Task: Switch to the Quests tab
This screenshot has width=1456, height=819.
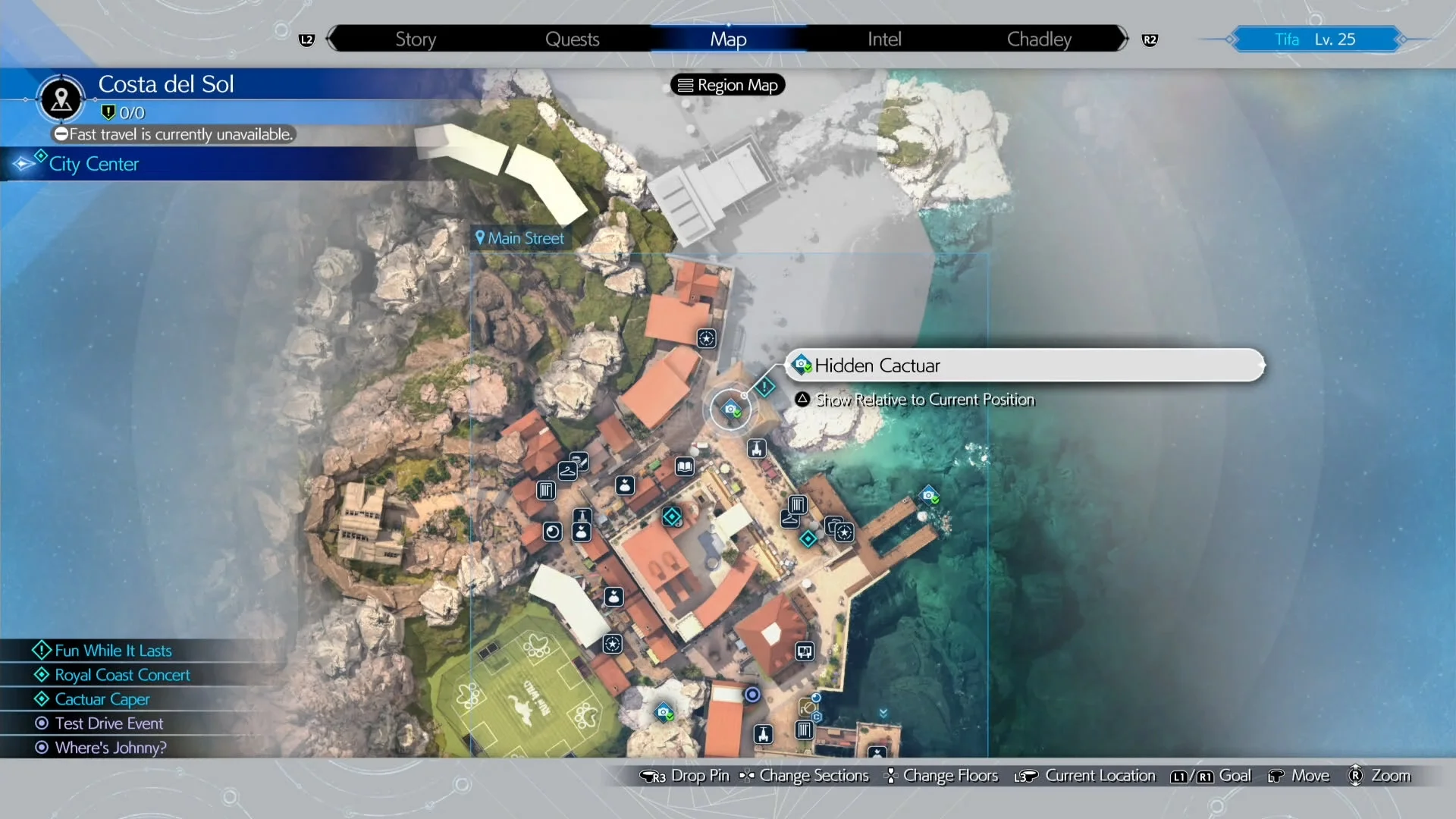Action: (x=573, y=39)
